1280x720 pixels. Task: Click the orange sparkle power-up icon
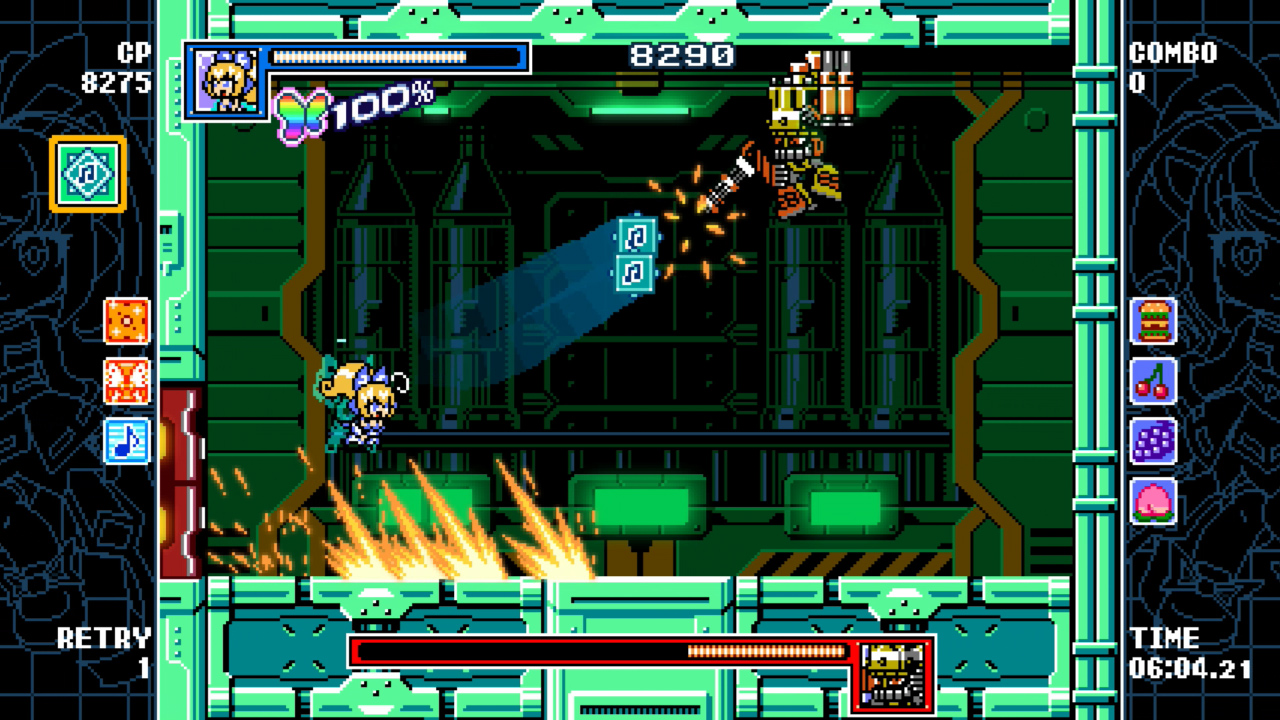pyautogui.click(x=128, y=322)
